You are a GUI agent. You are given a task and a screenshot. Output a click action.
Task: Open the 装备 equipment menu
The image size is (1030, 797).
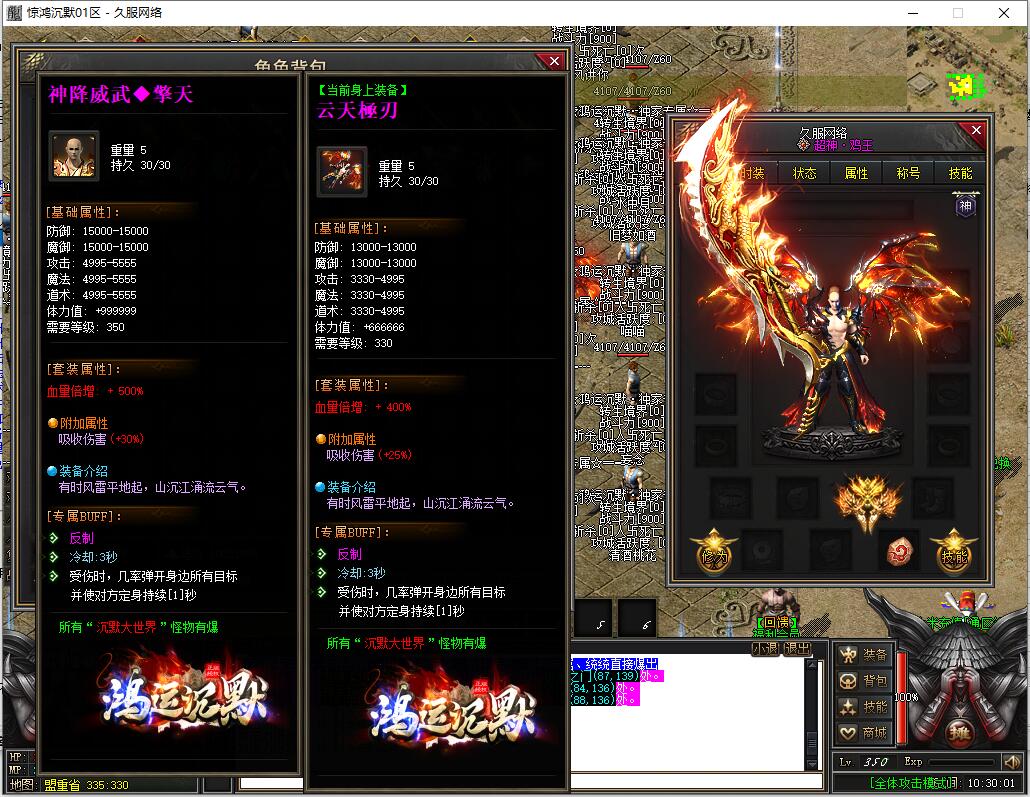(864, 655)
